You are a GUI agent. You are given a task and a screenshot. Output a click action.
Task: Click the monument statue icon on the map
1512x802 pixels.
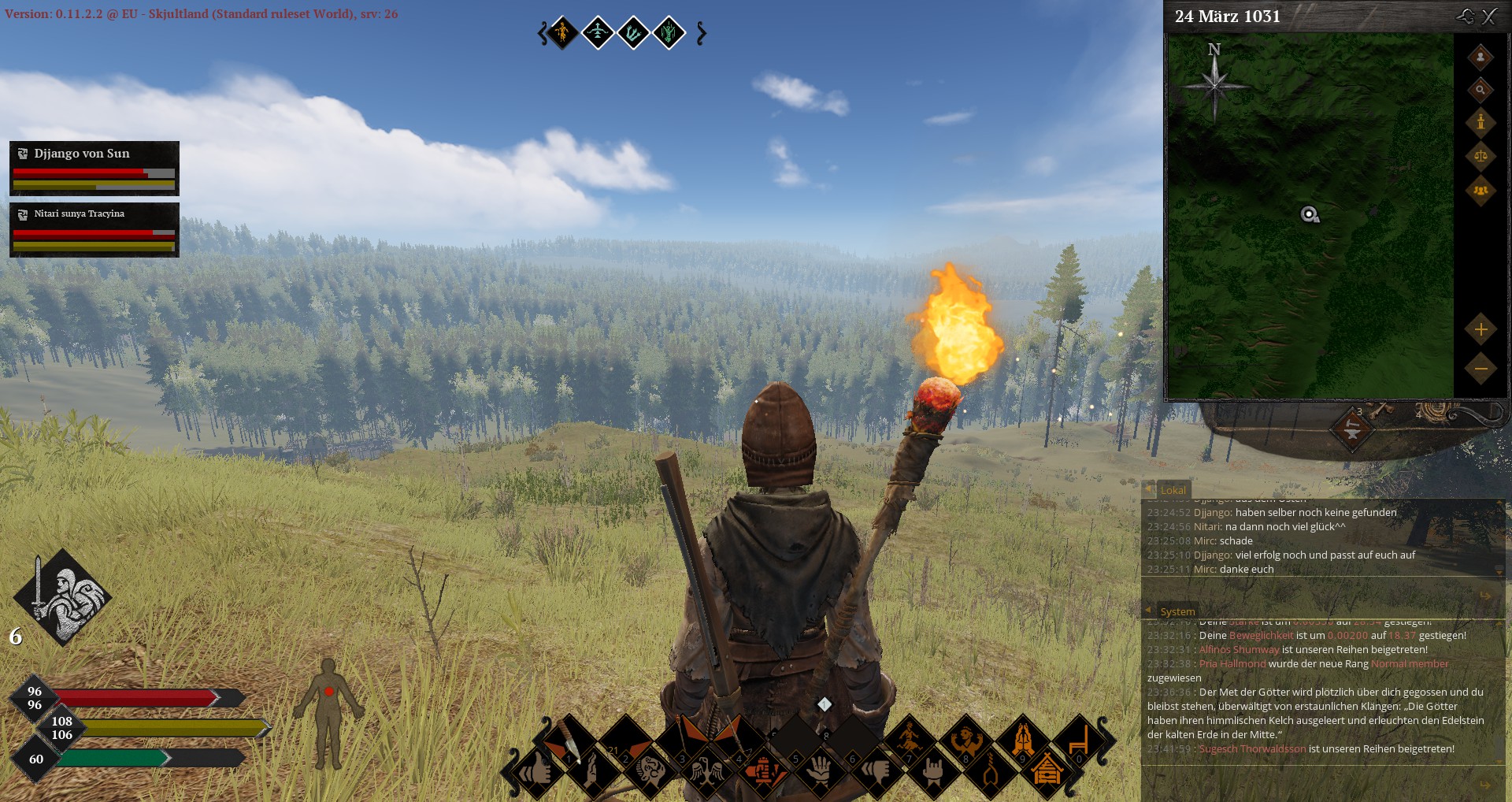(1480, 122)
